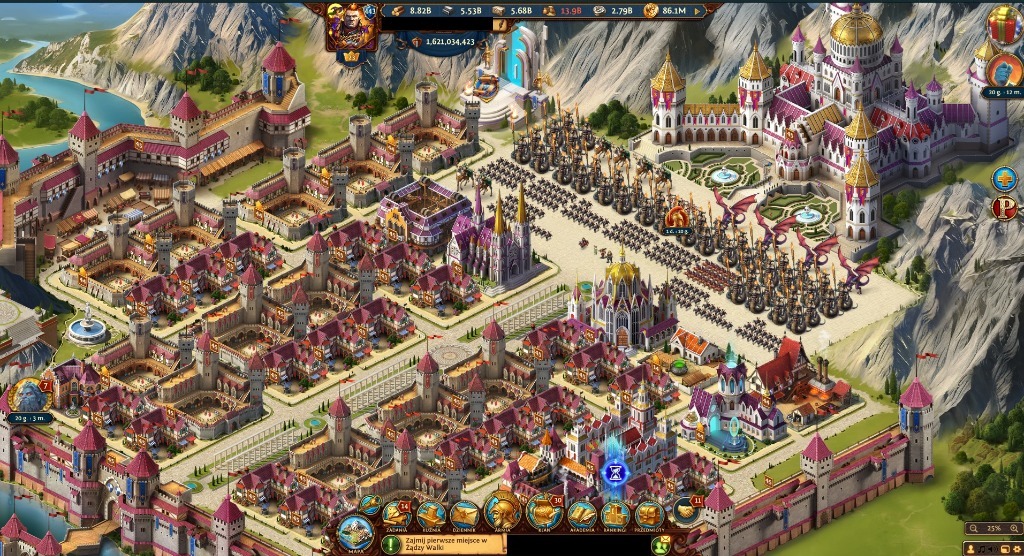Open the red gift box offer

[1003, 23]
